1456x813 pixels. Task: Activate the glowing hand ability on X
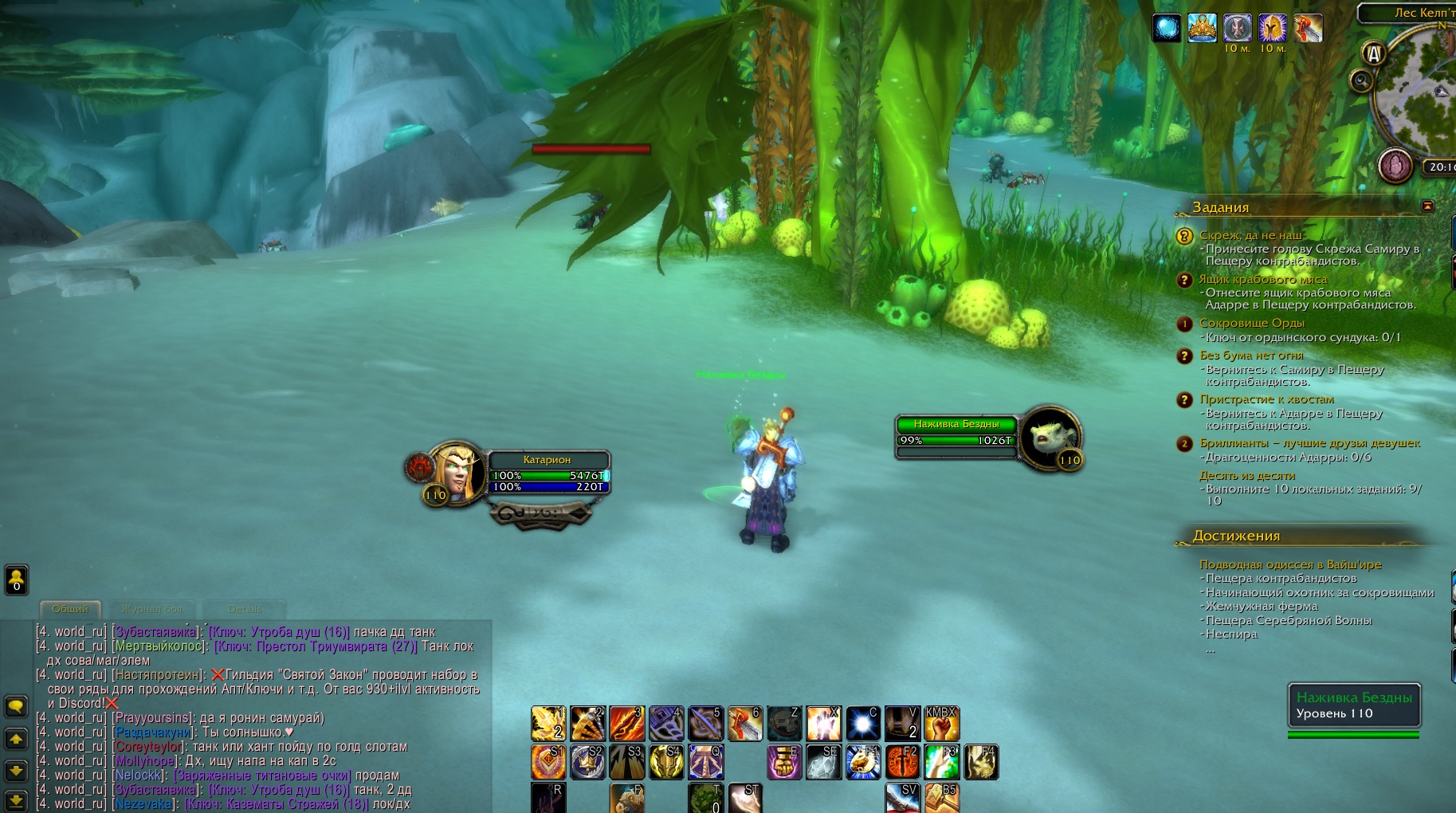823,724
